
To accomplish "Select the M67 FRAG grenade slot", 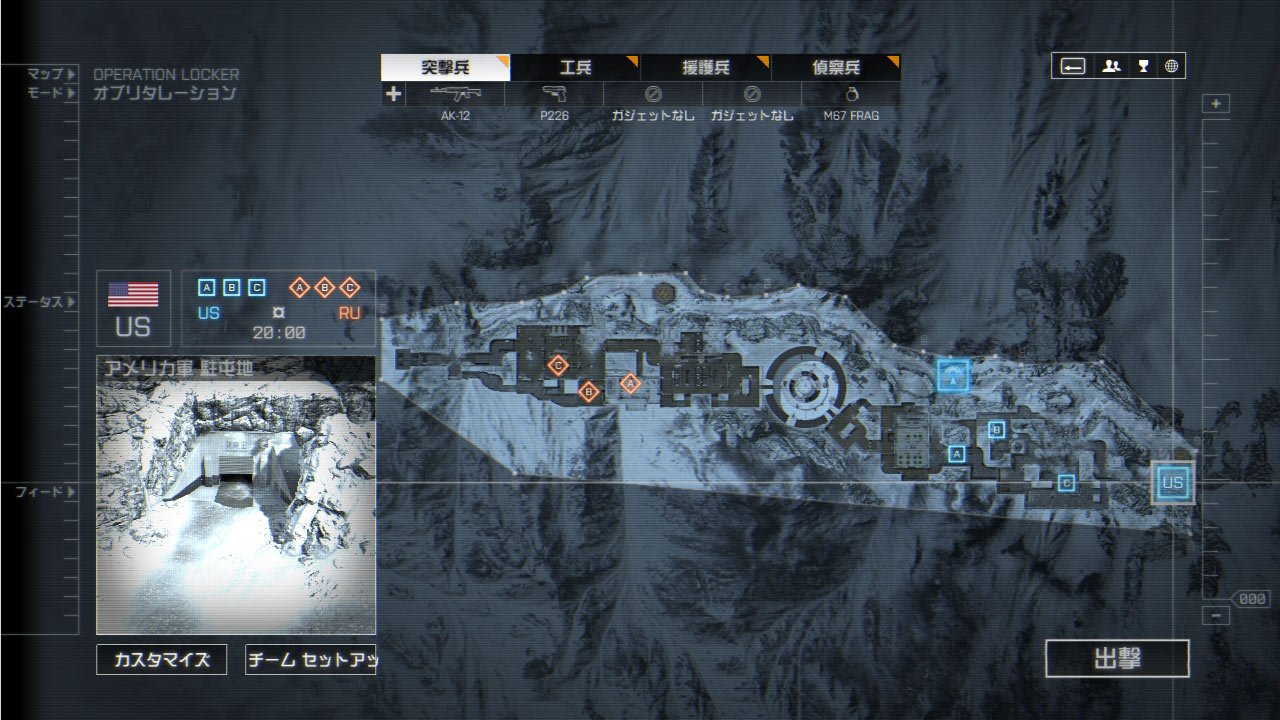I will 851,95.
